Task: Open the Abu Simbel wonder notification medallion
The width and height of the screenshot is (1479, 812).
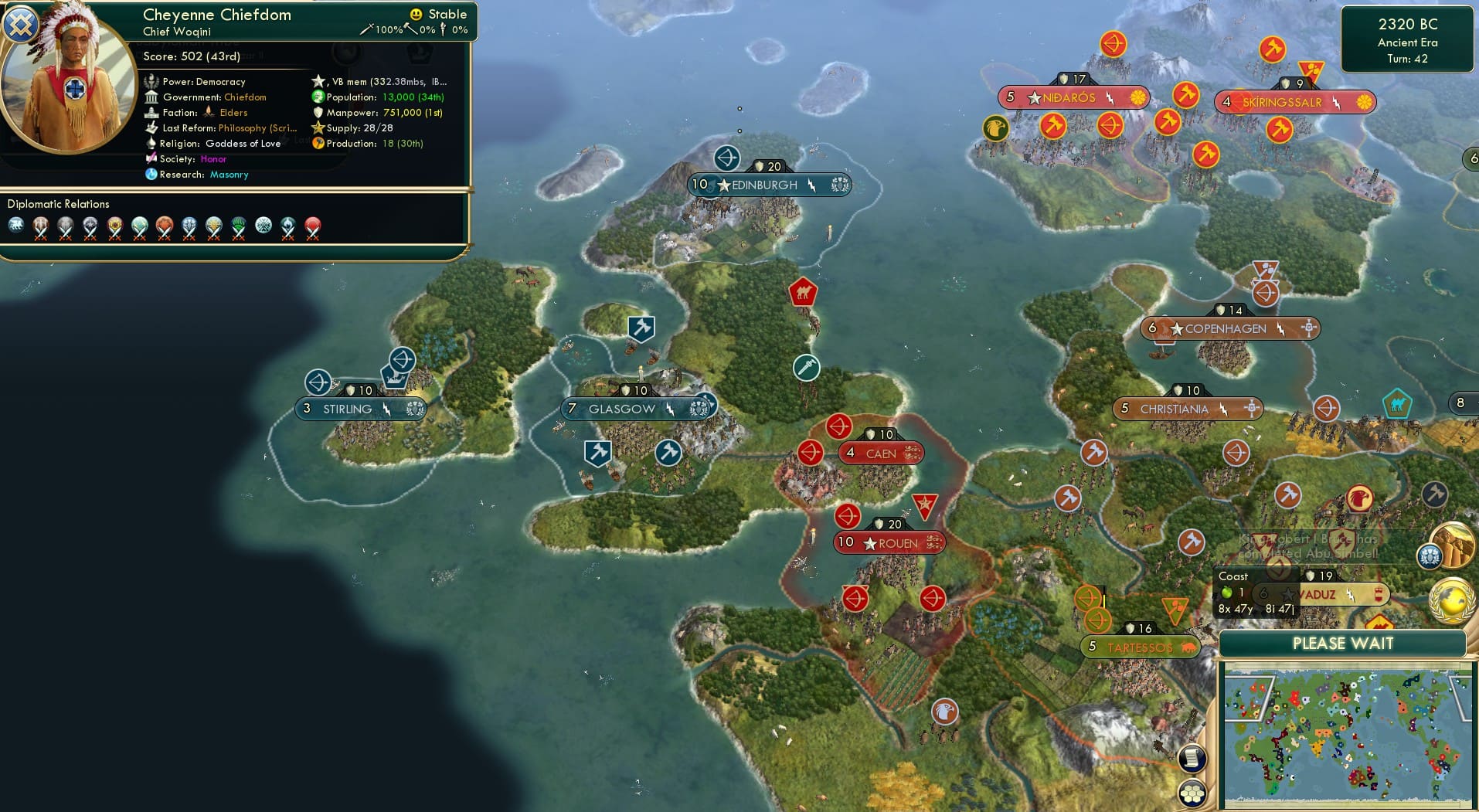Action: click(x=1451, y=543)
